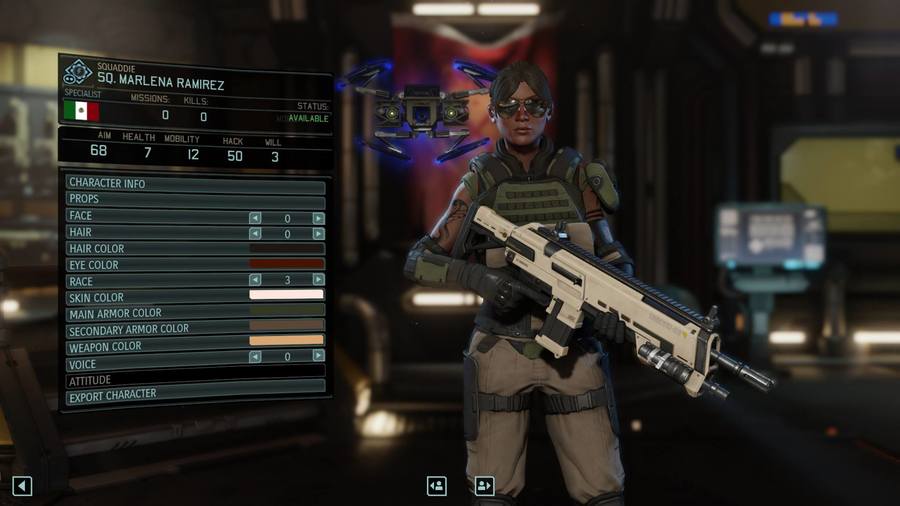The height and width of the screenshot is (506, 900).
Task: Pick the Eye Color swatch
Action: pyautogui.click(x=286, y=264)
